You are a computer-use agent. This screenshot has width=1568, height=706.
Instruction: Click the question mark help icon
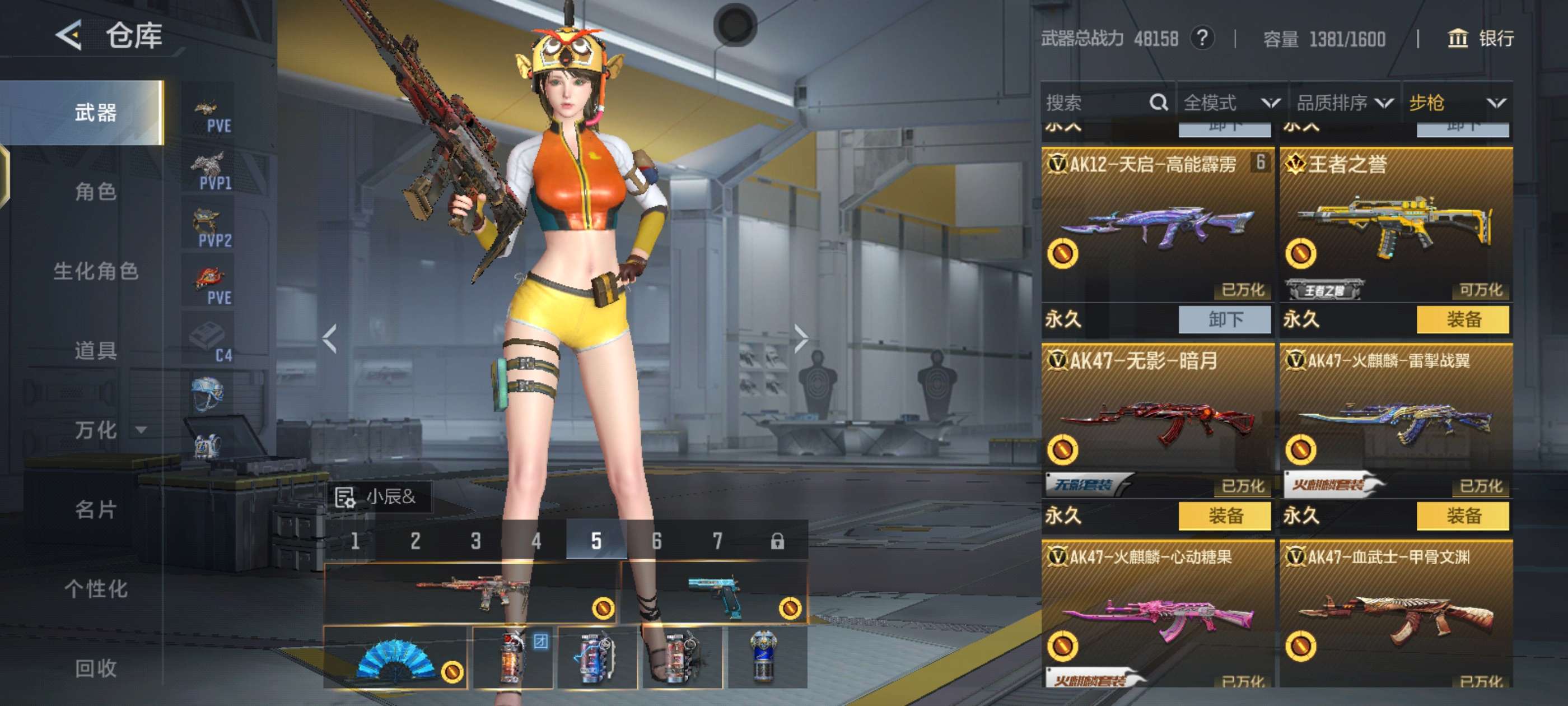pos(1202,39)
